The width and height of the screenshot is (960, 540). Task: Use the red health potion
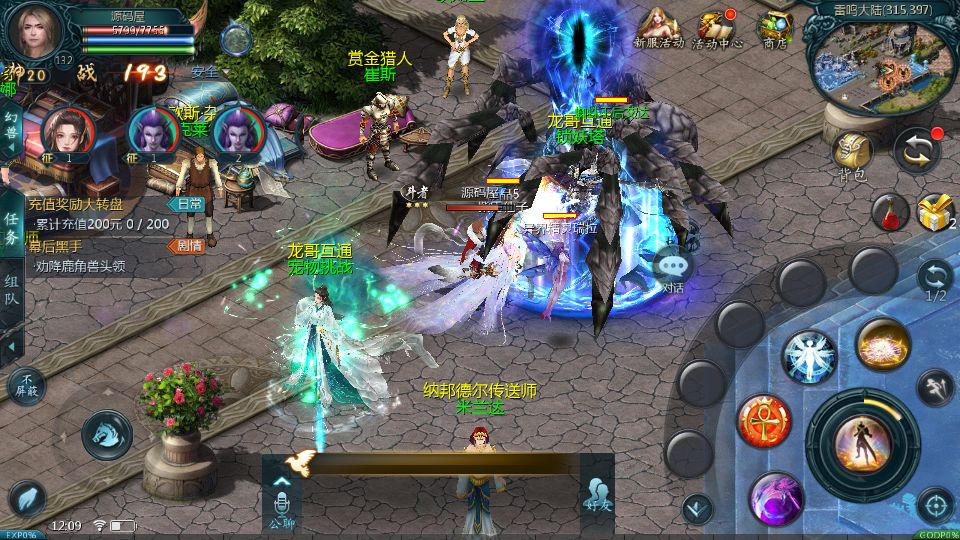pos(889,212)
